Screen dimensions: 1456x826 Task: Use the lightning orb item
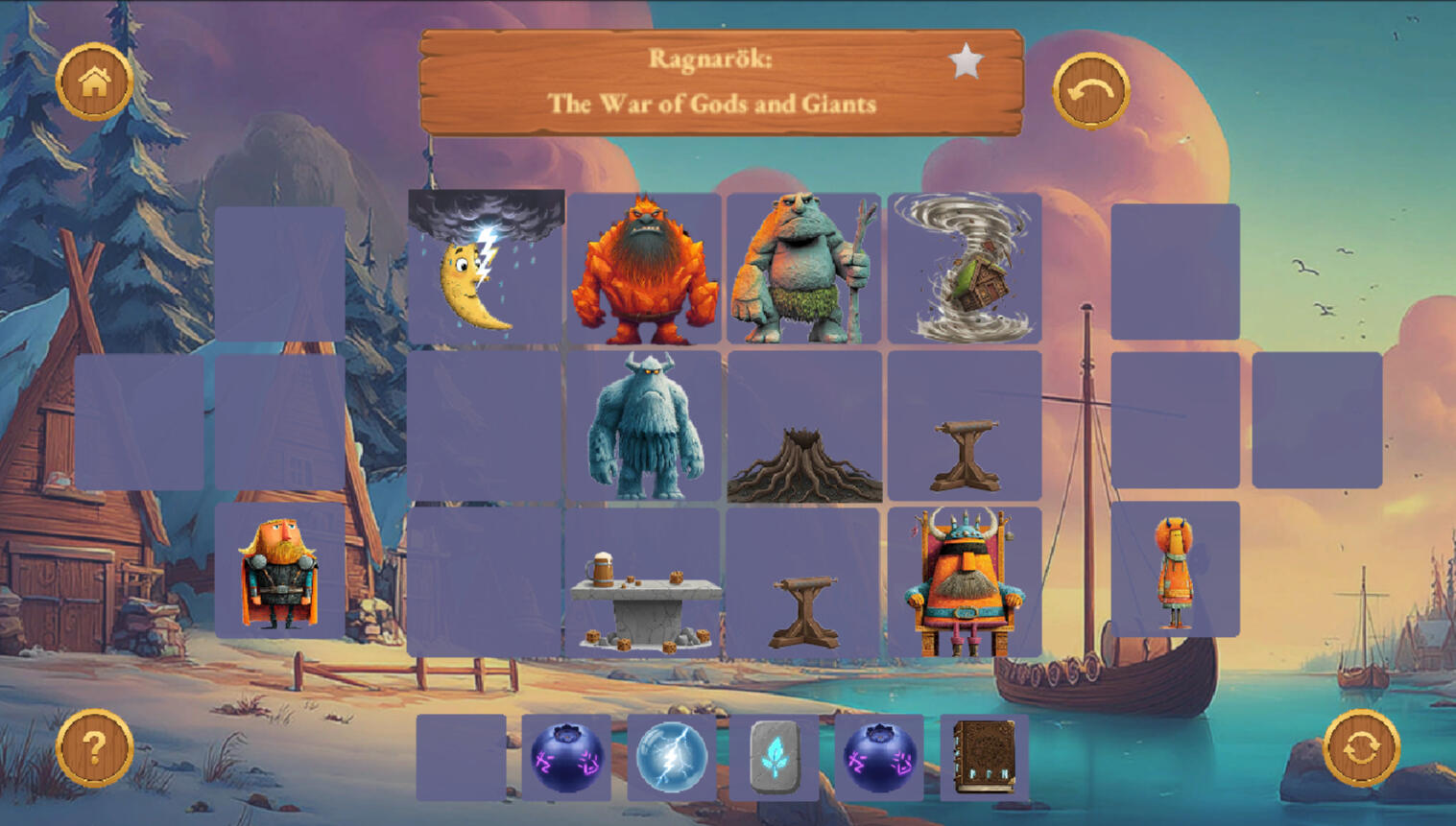tap(671, 757)
